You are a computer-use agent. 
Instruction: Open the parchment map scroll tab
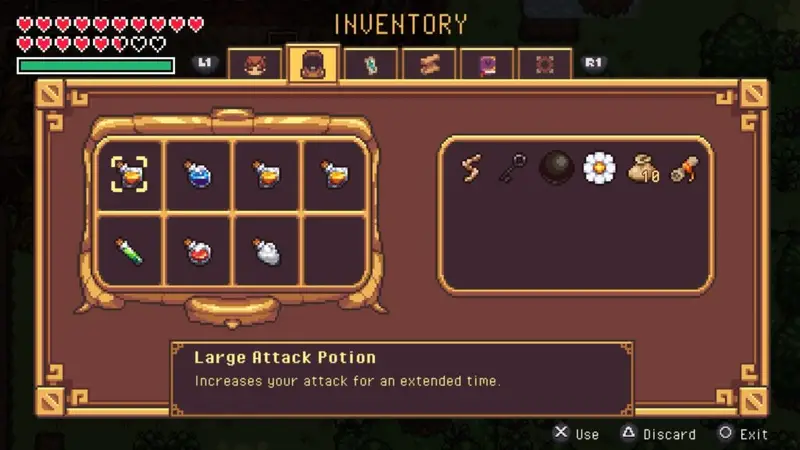click(x=429, y=64)
